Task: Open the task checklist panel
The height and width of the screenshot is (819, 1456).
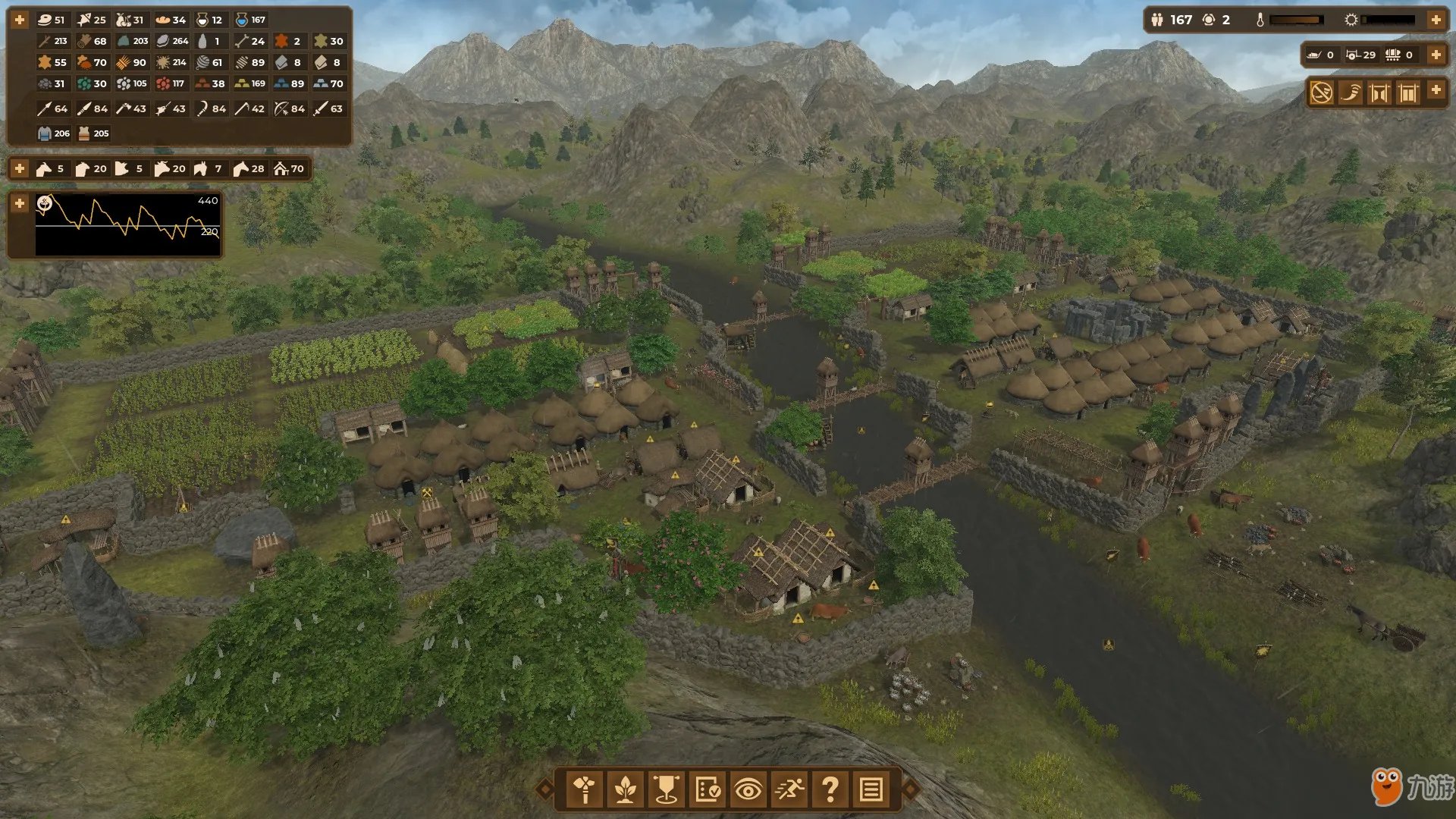Action: (x=708, y=790)
